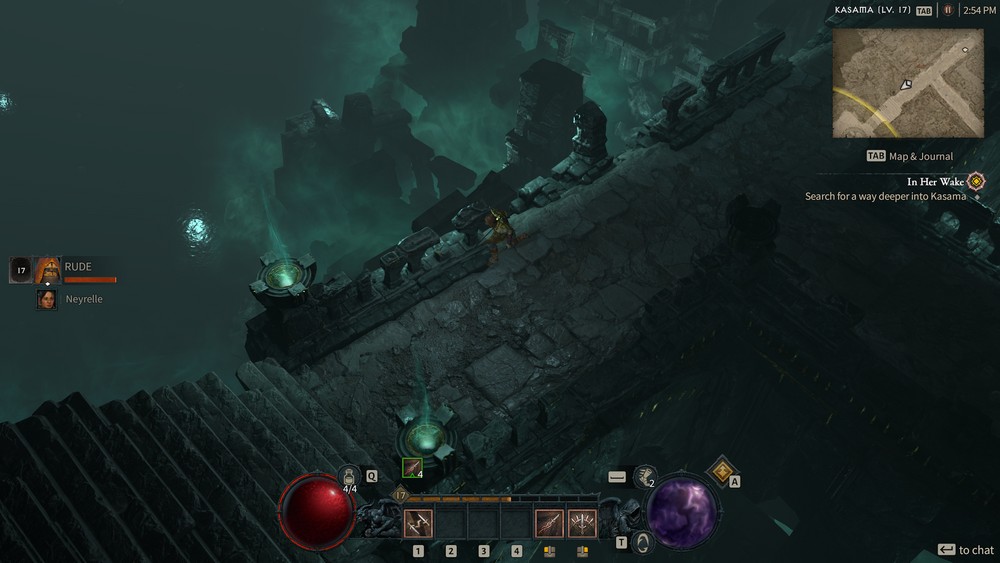
Task: Click Neyrelle's companion portrait
Action: tap(47, 299)
